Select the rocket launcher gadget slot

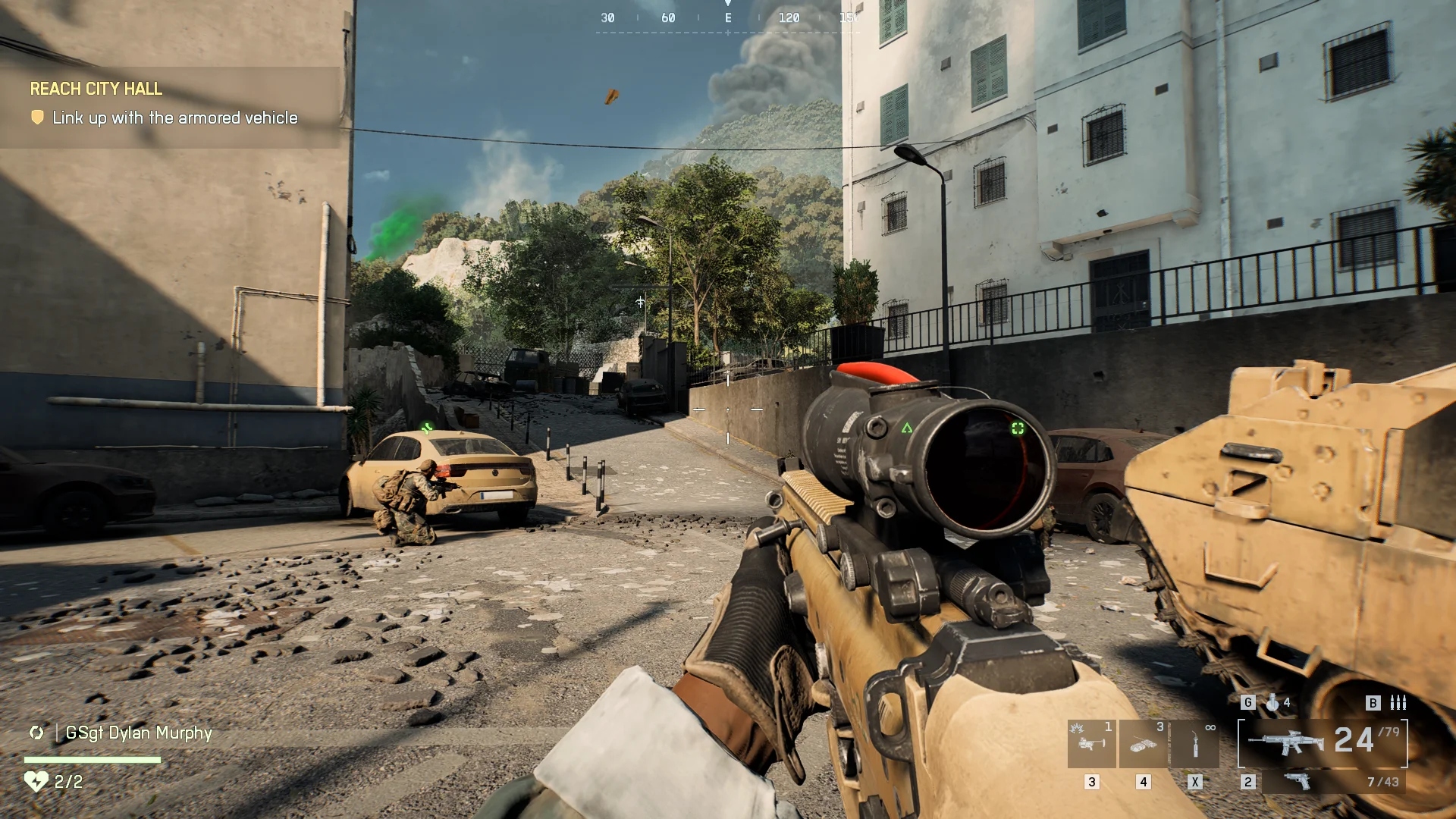[x=1091, y=744]
